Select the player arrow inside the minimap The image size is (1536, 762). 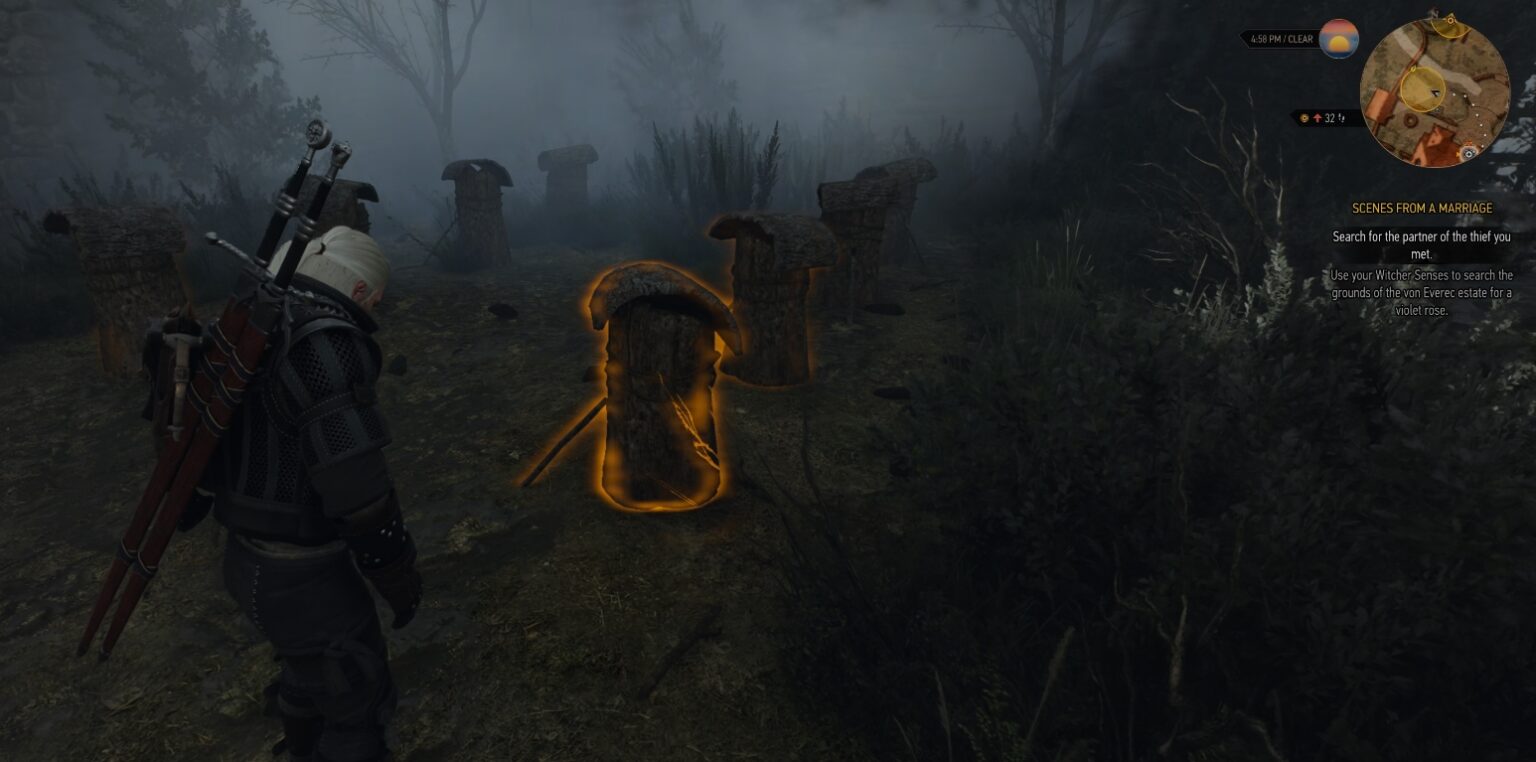click(1435, 93)
